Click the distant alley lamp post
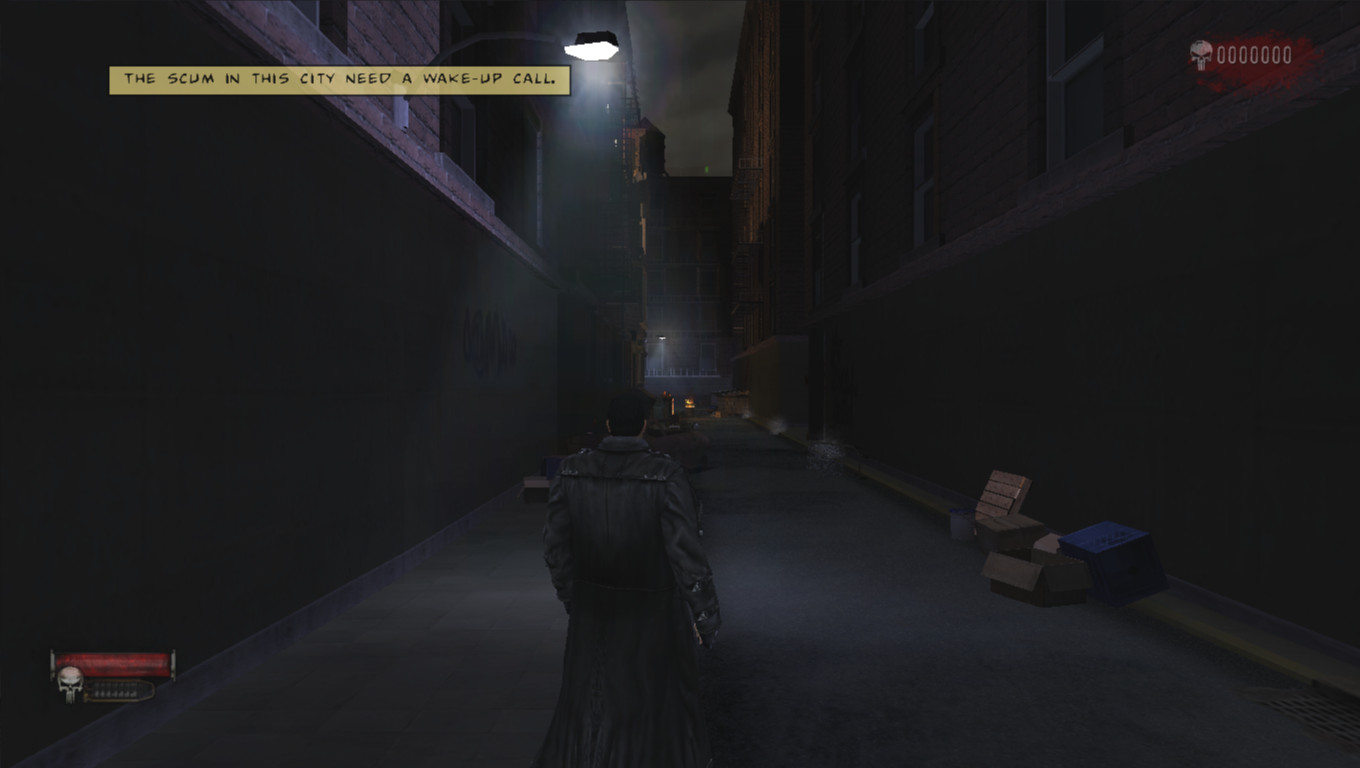The height and width of the screenshot is (768, 1360). click(x=663, y=337)
